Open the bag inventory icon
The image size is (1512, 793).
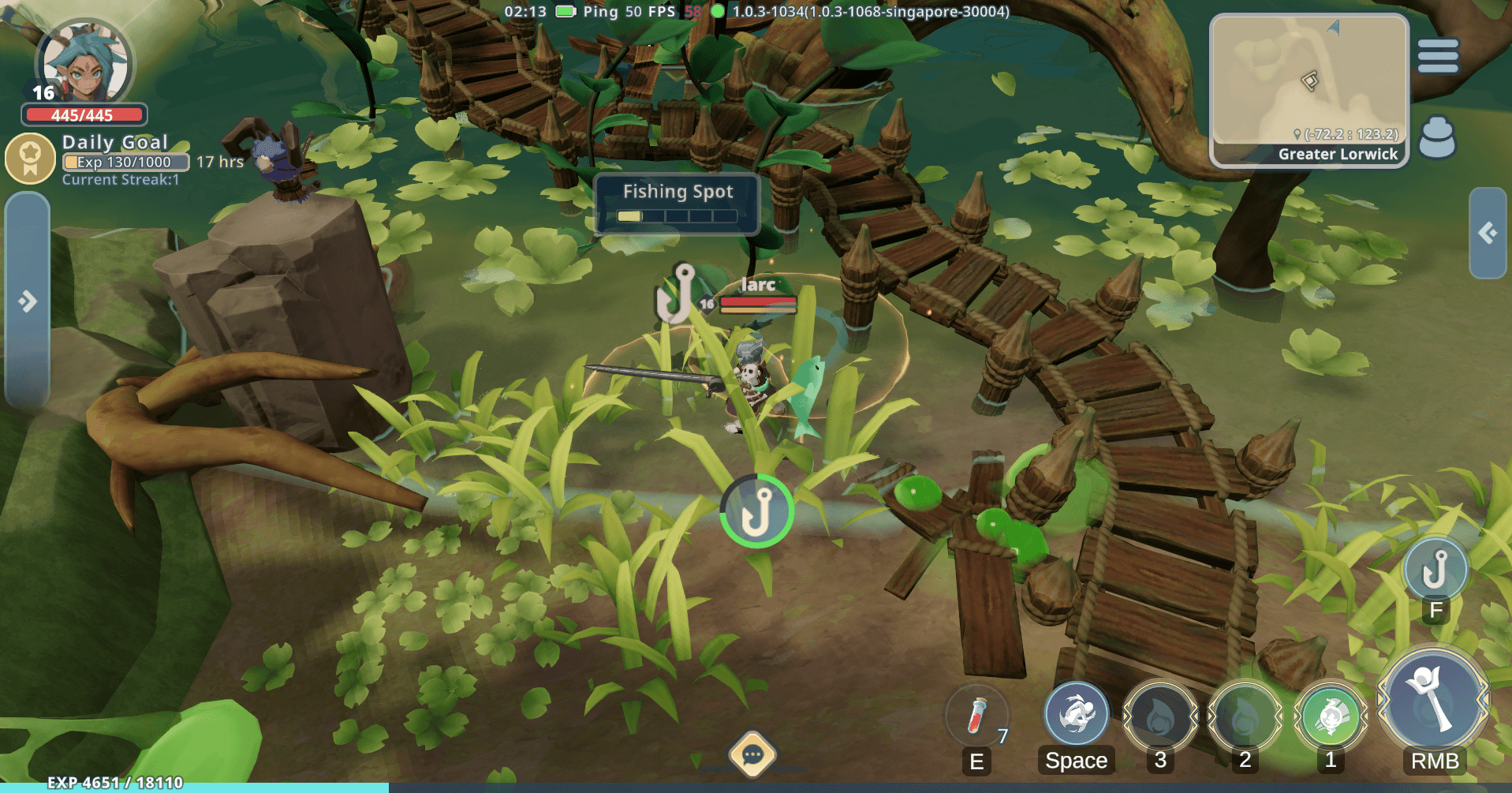(1437, 137)
